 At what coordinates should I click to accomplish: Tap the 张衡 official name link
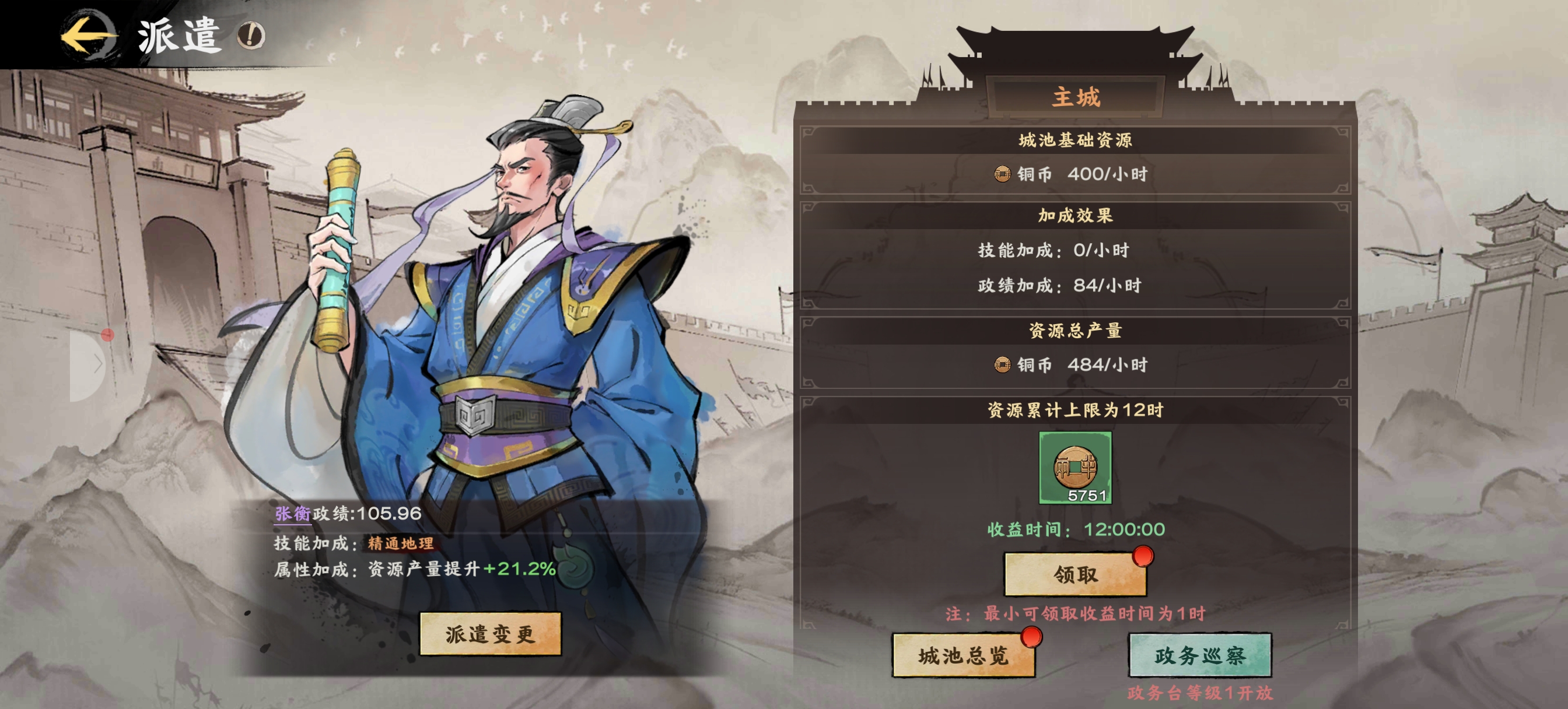pyautogui.click(x=292, y=514)
